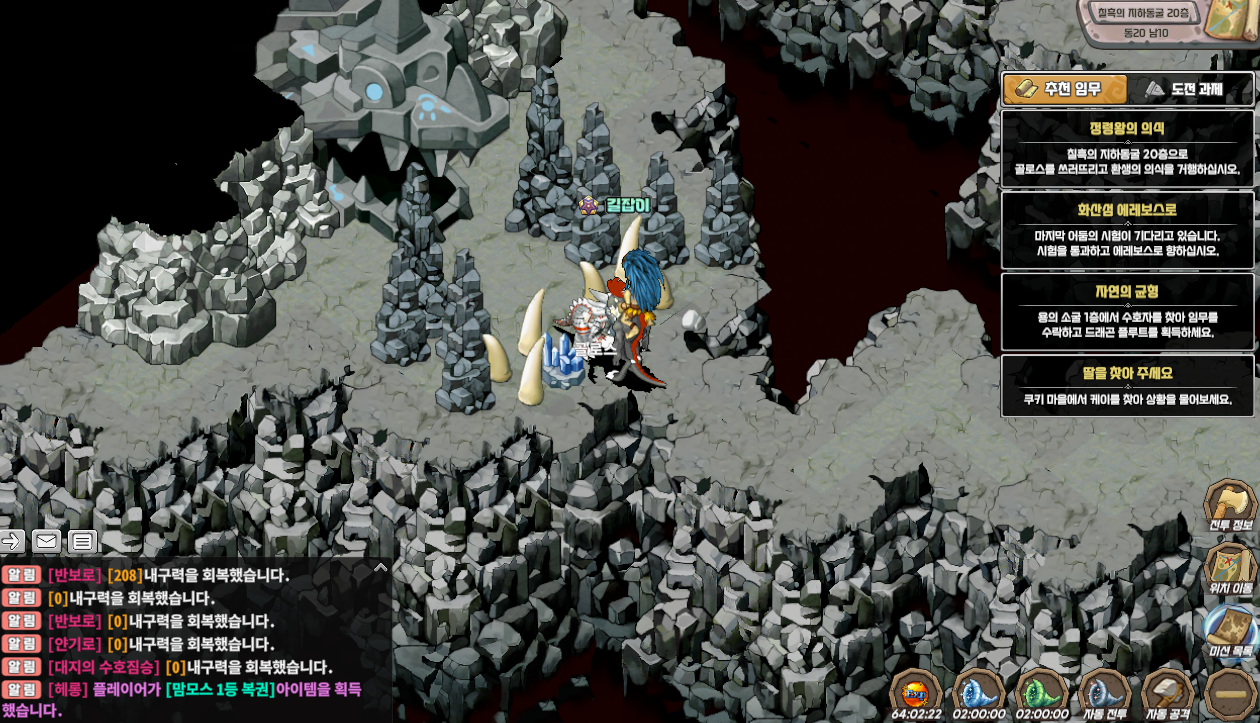Expand the chat log with the arrow
The image size is (1260, 723).
click(x=380, y=568)
